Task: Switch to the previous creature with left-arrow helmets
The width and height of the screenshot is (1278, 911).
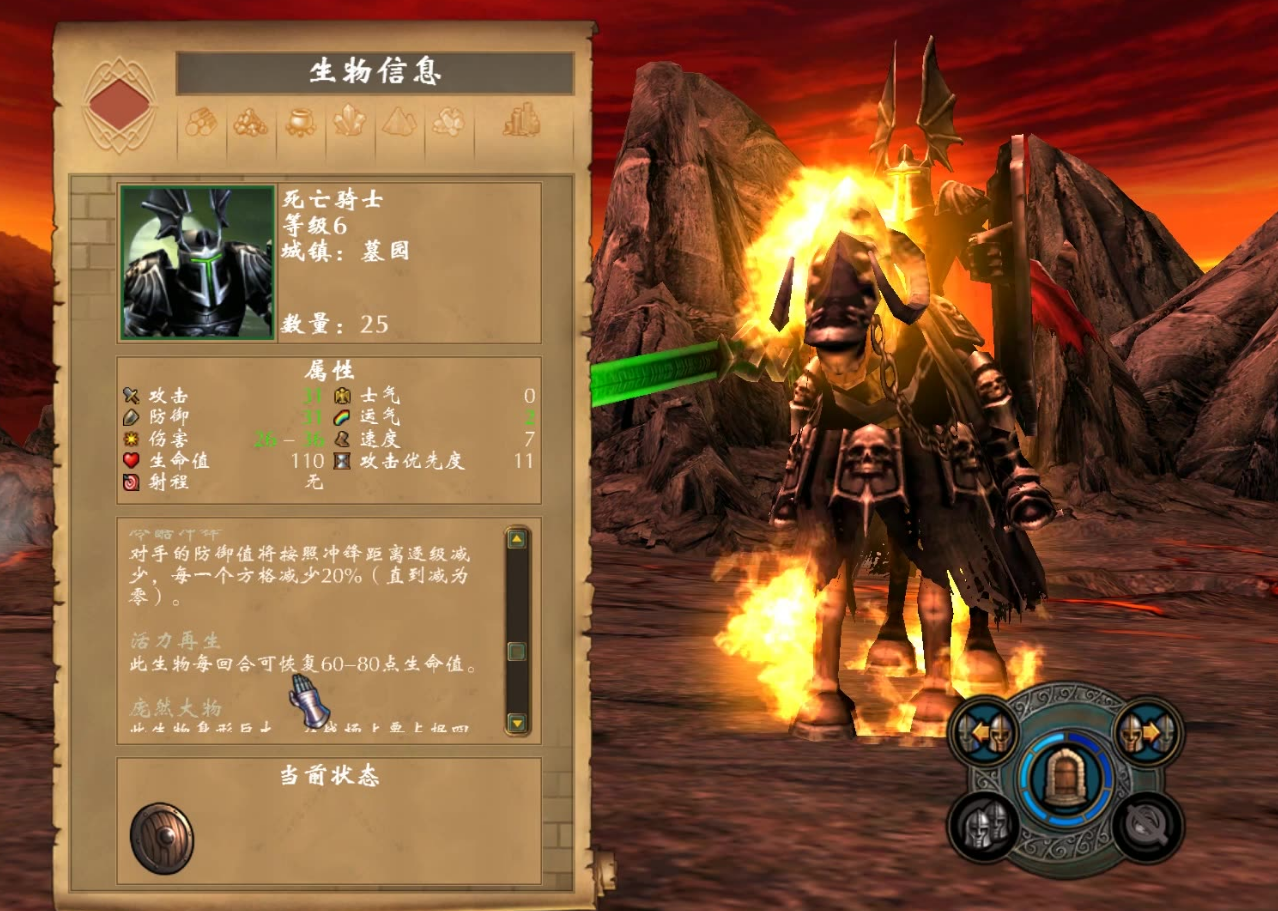Action: click(985, 733)
